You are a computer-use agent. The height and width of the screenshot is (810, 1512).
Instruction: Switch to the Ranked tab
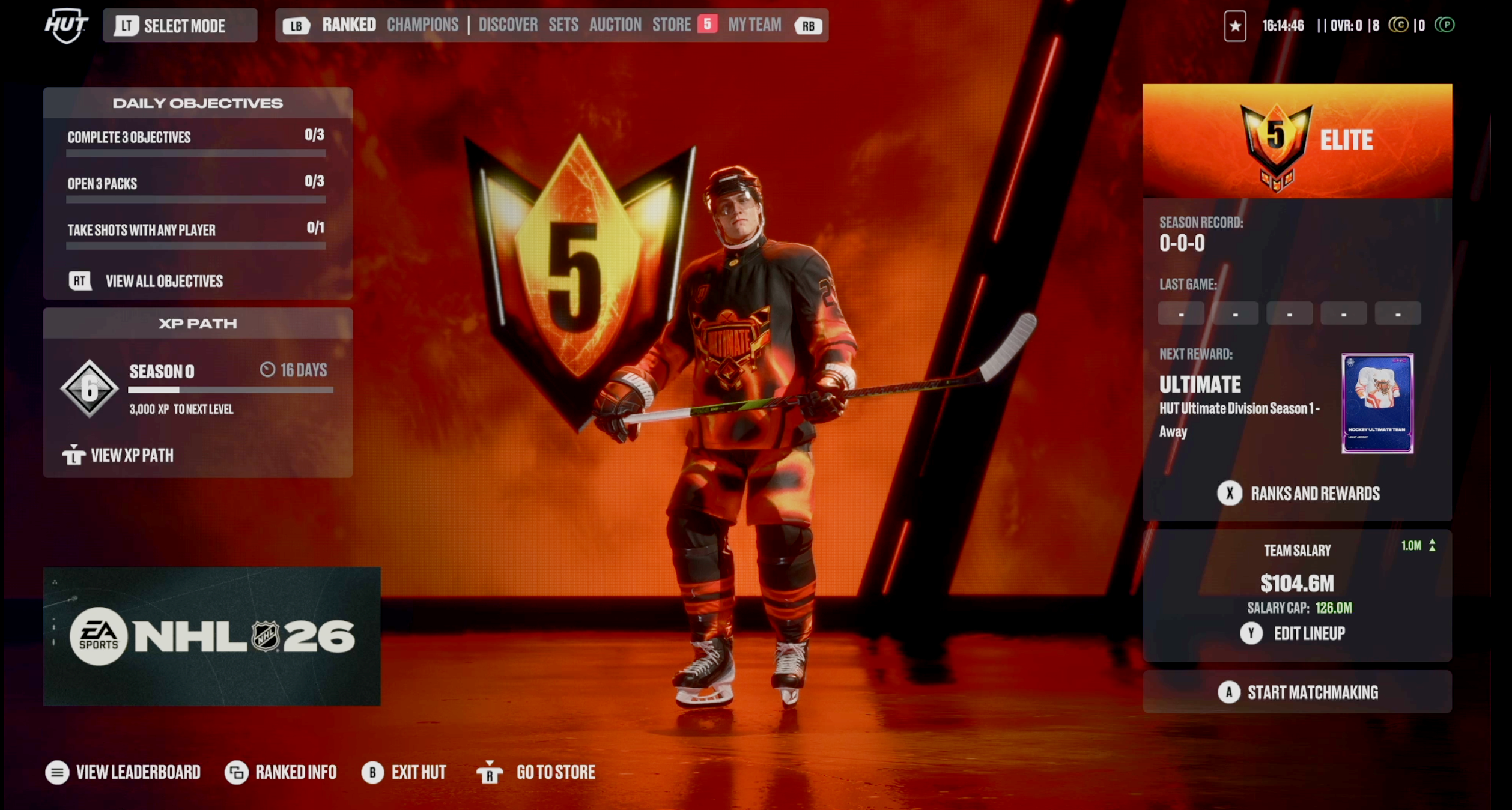(x=348, y=25)
